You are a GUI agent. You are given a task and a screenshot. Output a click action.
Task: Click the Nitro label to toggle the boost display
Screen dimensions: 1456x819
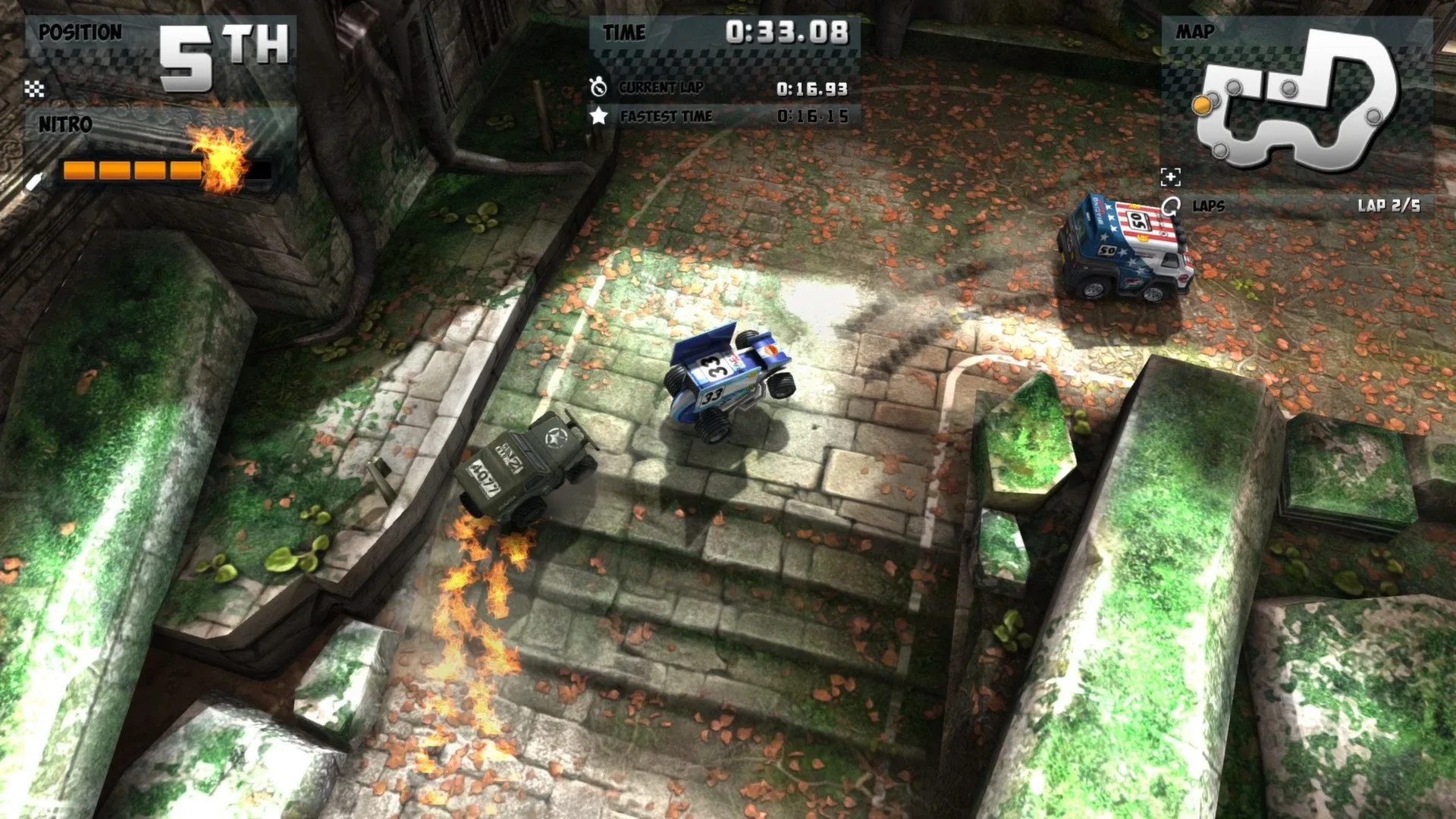click(67, 125)
